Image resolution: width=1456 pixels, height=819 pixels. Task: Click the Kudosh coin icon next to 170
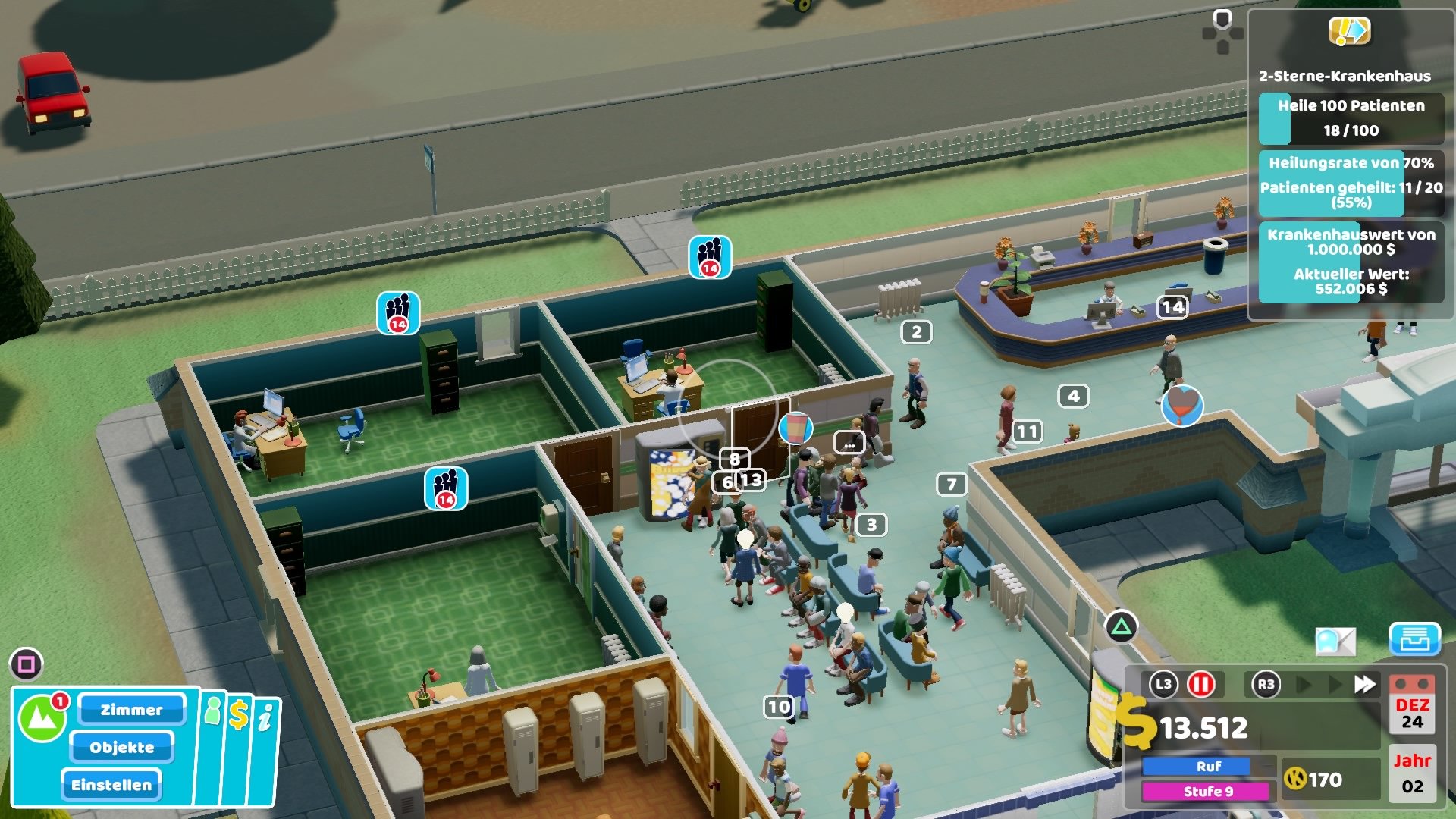tap(1296, 780)
